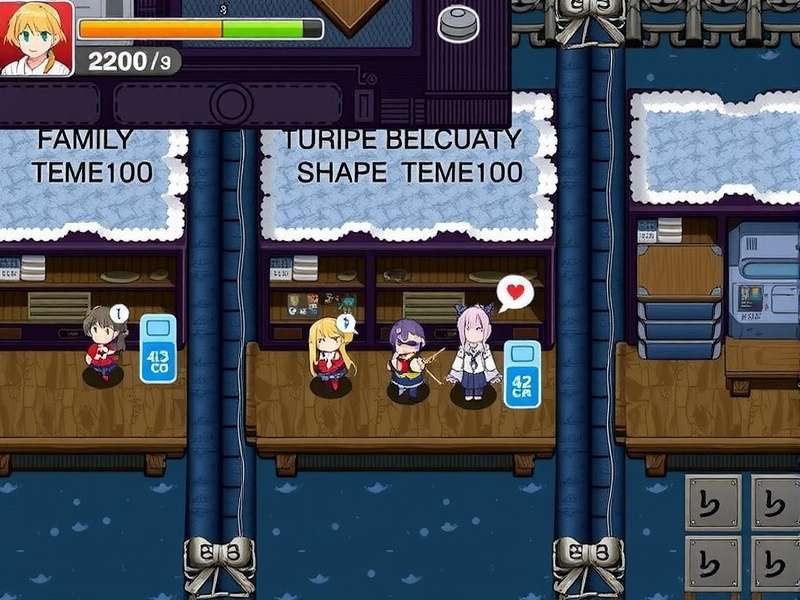Select the blue 42 tag
Viewport: 800px width, 600px height.
pyautogui.click(x=522, y=374)
